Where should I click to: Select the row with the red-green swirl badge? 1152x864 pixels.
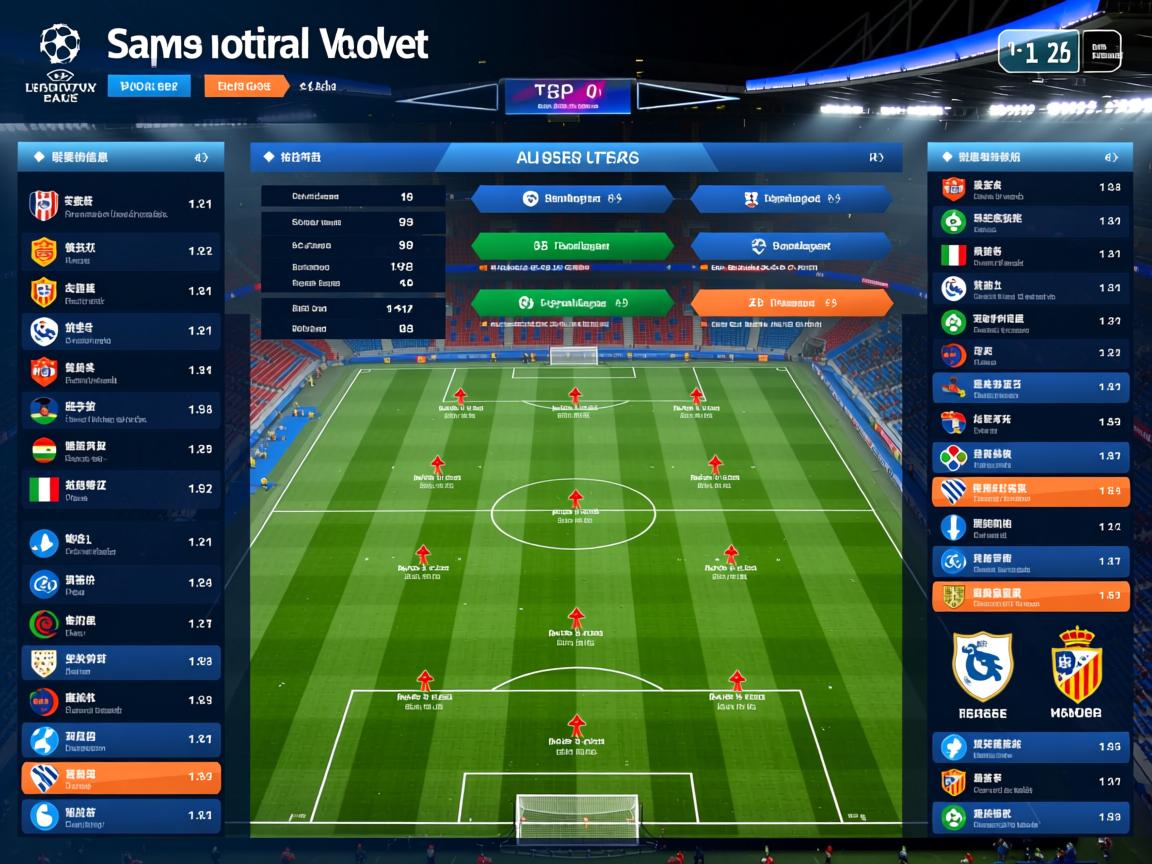(x=121, y=623)
